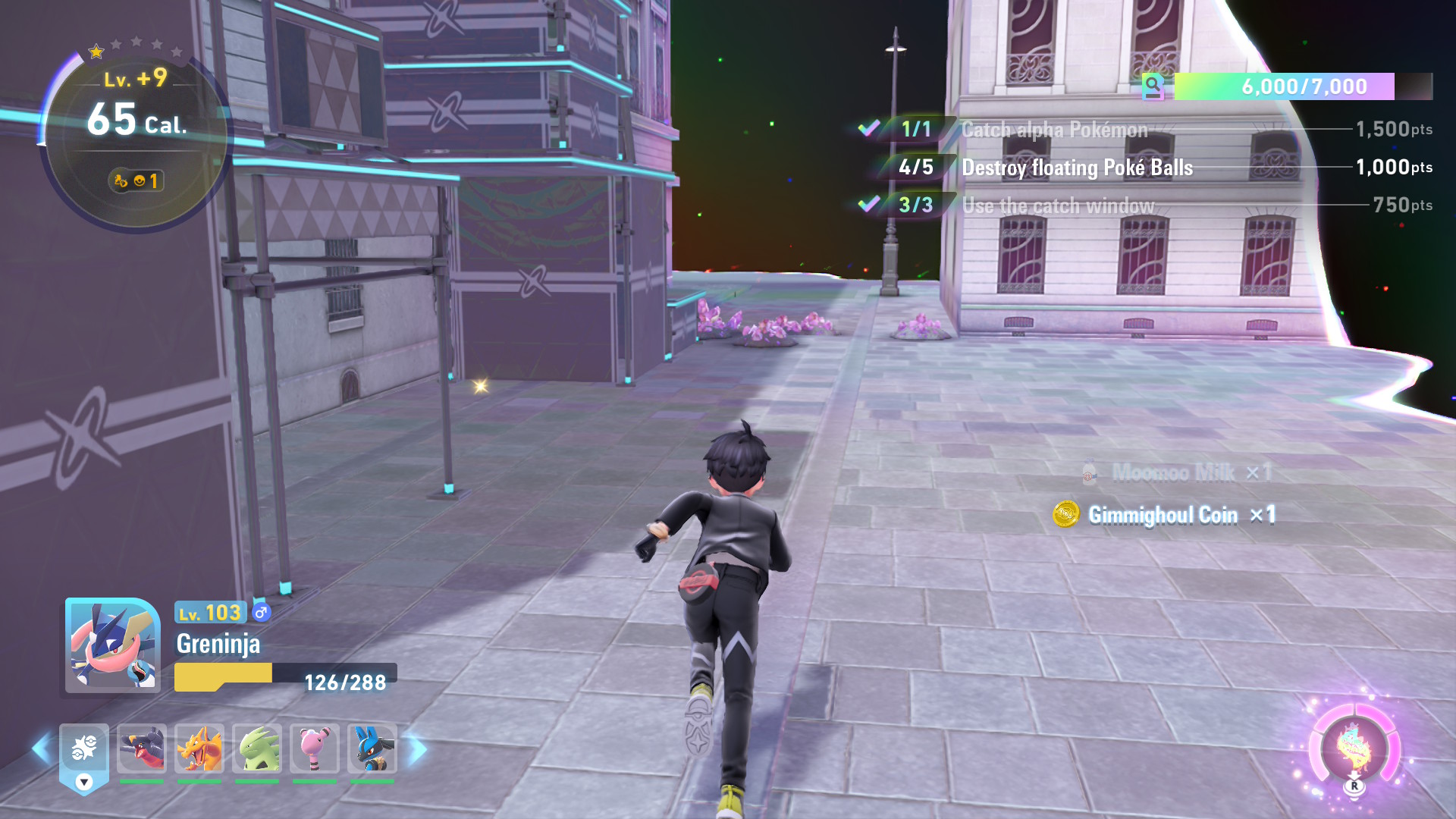Activate the Mega Evolution gauge icon
Screen dimensions: 1456x819
pyautogui.click(x=1354, y=747)
